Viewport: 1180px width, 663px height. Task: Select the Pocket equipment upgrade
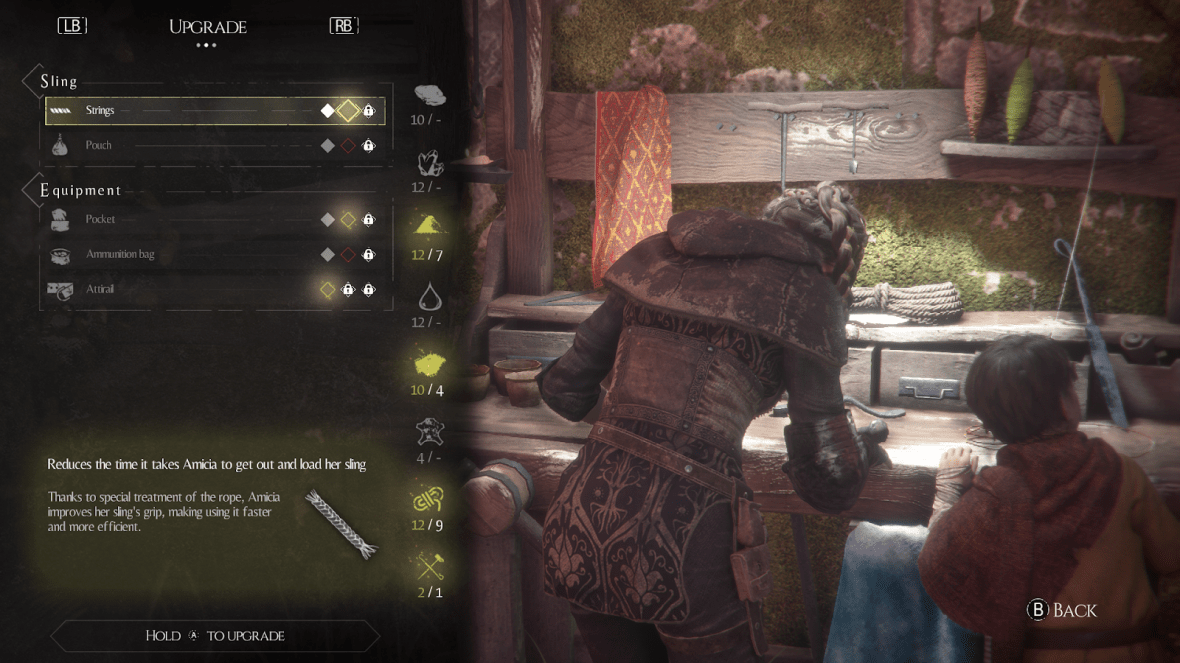(214, 220)
